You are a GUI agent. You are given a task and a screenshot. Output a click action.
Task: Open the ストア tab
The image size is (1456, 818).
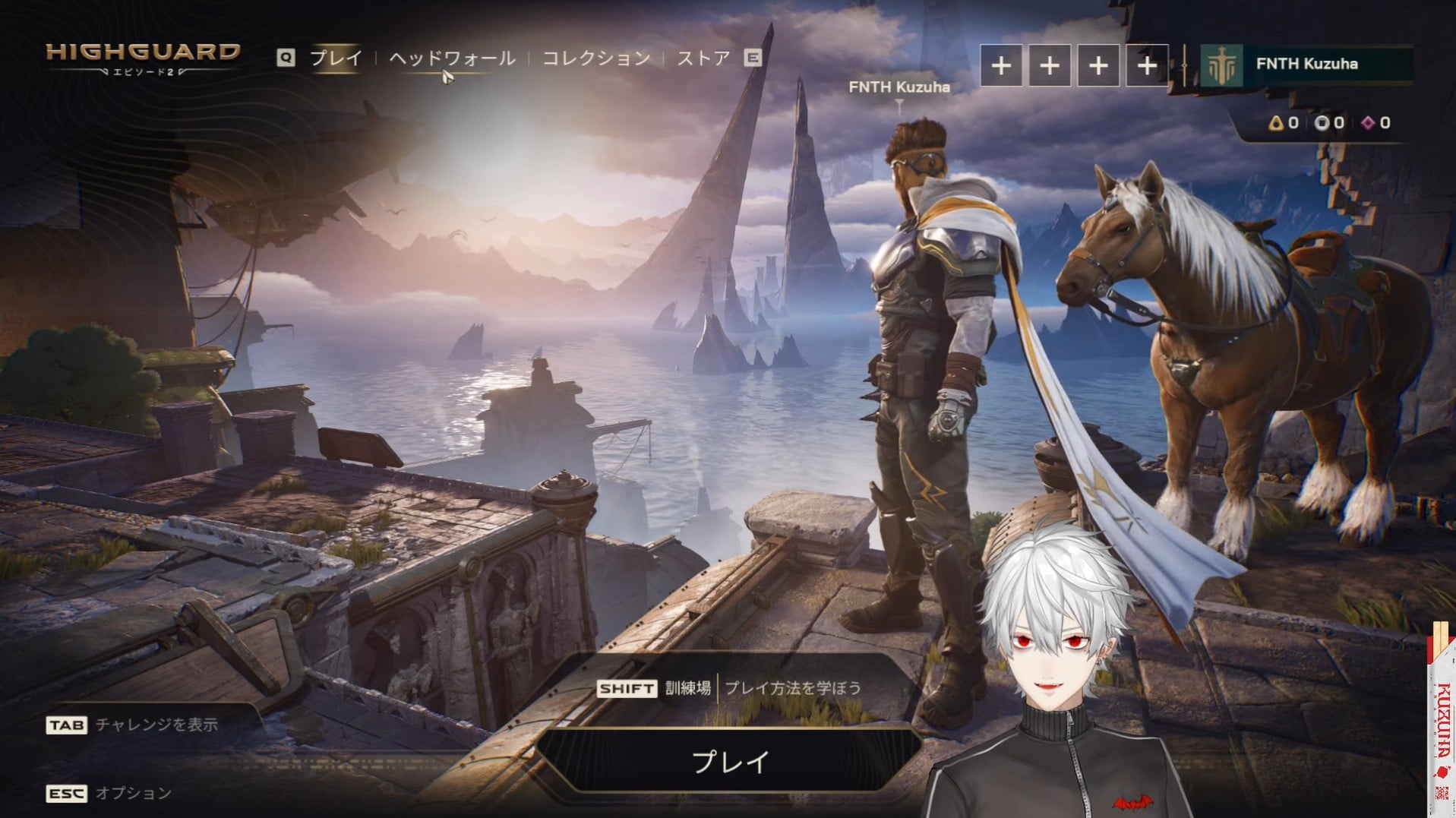click(703, 58)
